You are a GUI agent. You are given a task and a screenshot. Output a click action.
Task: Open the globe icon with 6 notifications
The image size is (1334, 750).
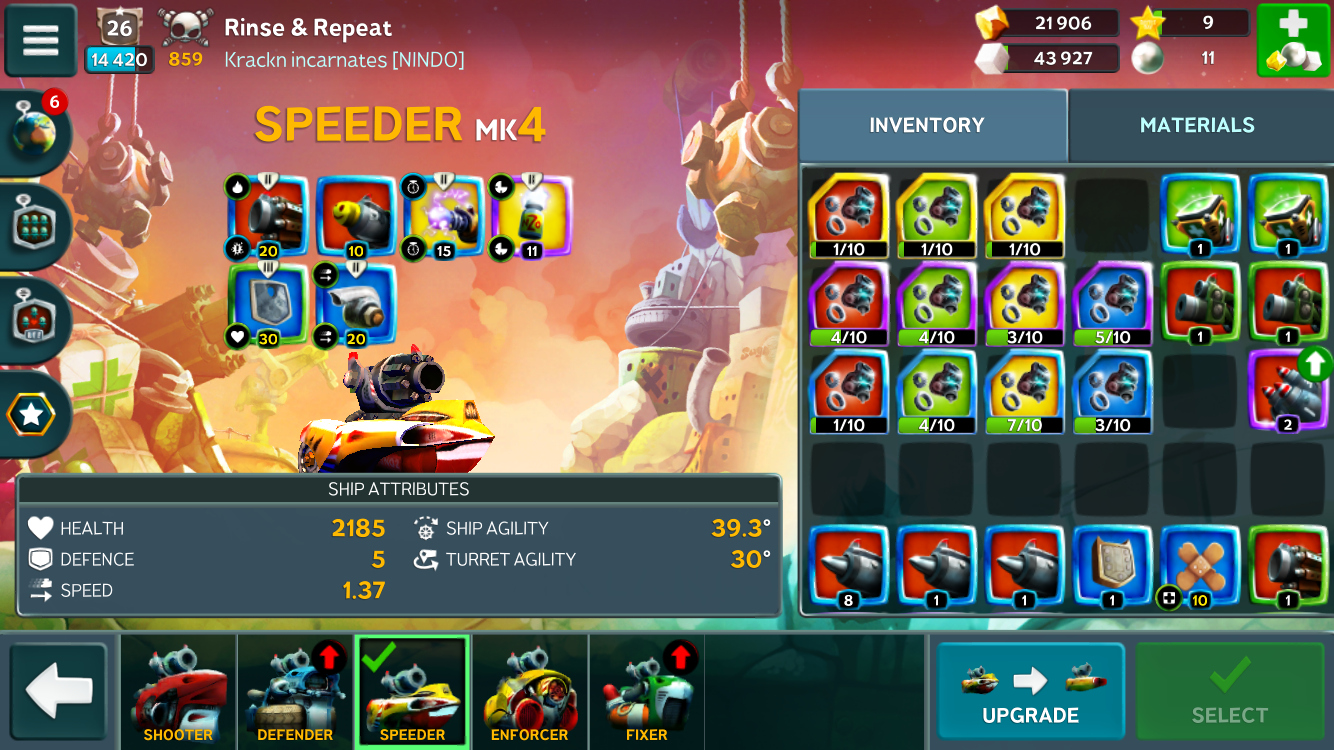pyautogui.click(x=35, y=133)
